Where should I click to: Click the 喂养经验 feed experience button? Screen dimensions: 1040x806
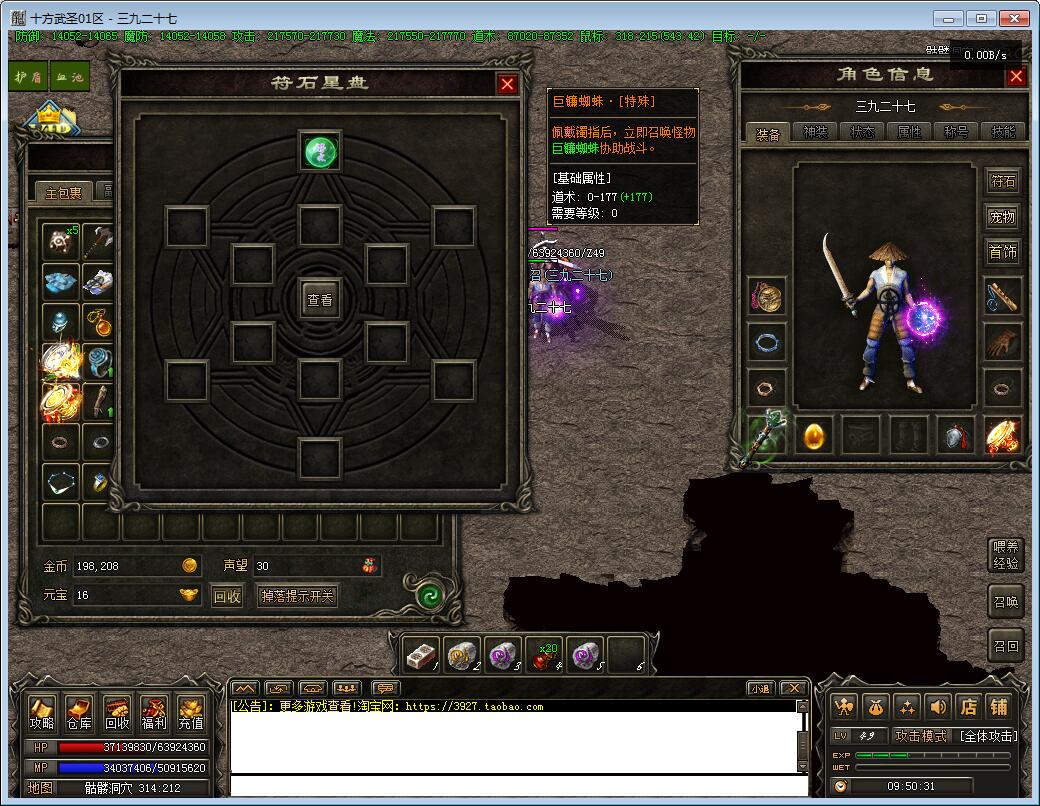[x=1005, y=555]
